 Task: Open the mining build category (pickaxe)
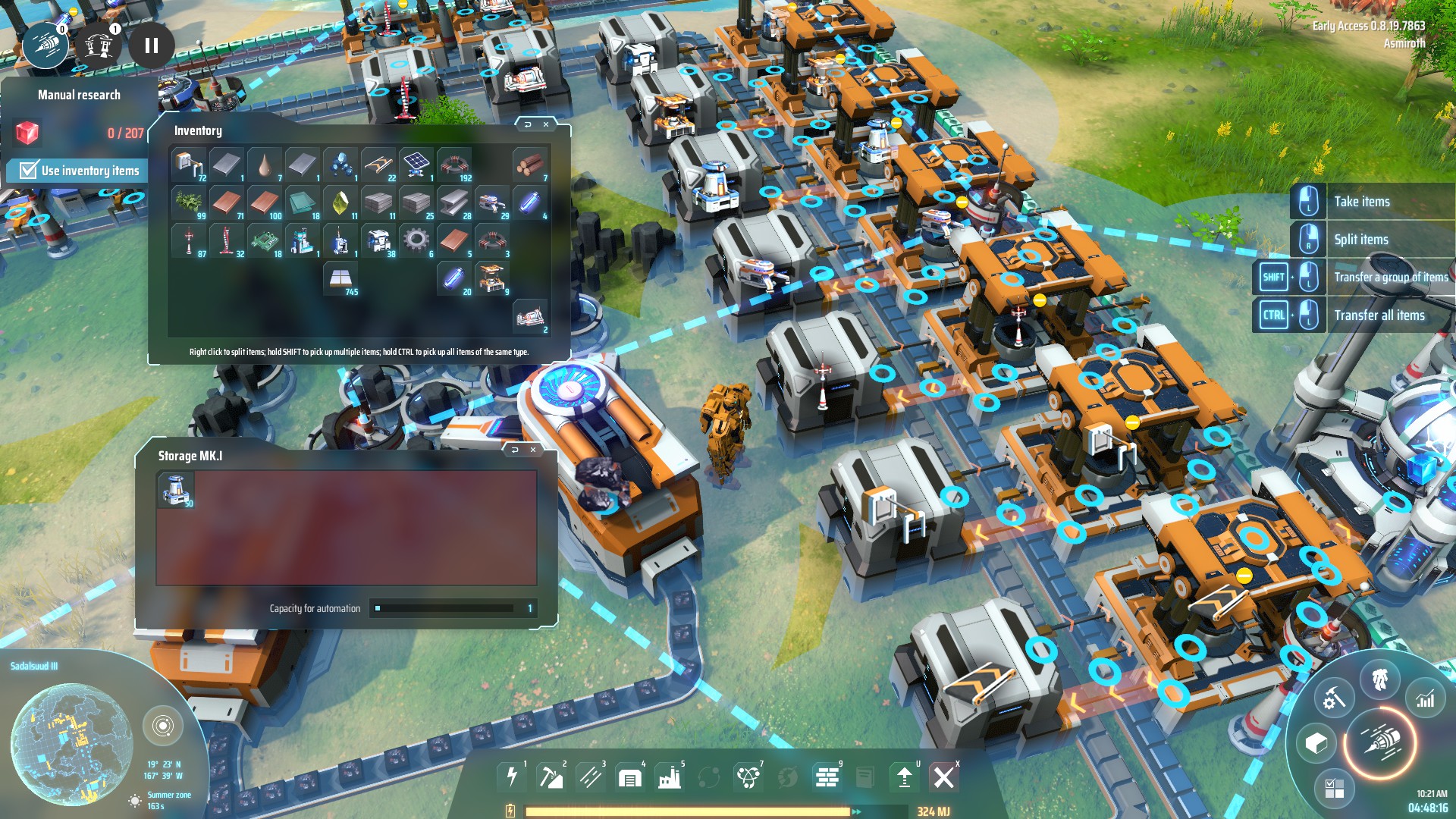tap(551, 777)
